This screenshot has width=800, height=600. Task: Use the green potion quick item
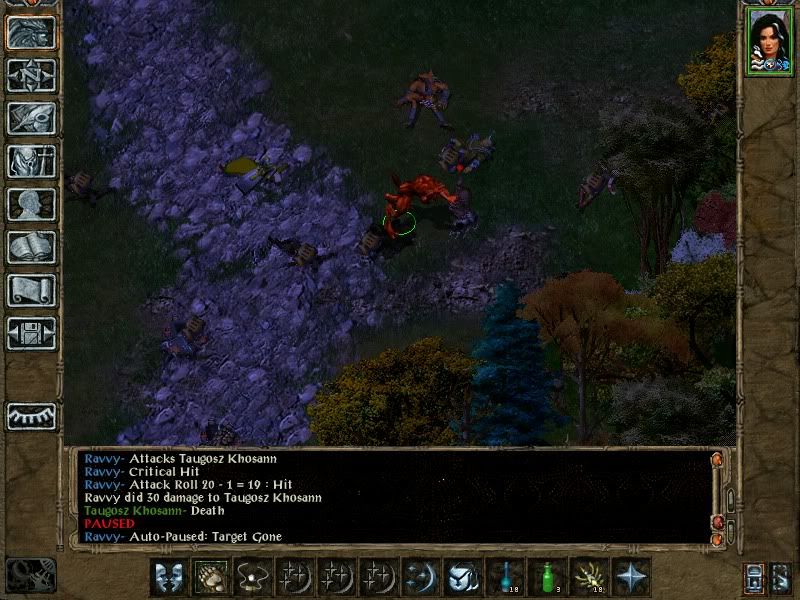coord(547,577)
